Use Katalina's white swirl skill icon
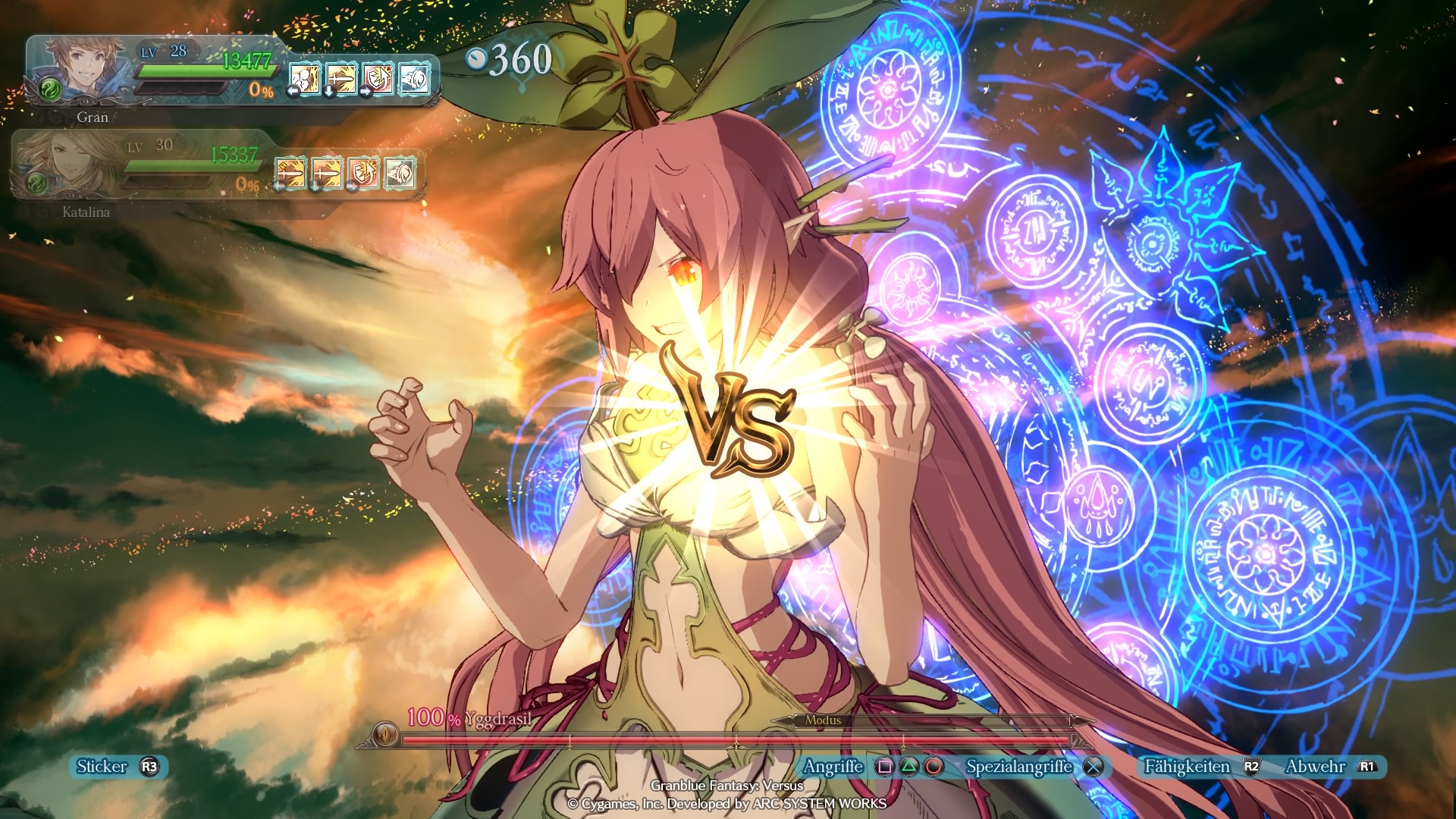Screen dimensions: 1456x819 tap(400, 173)
